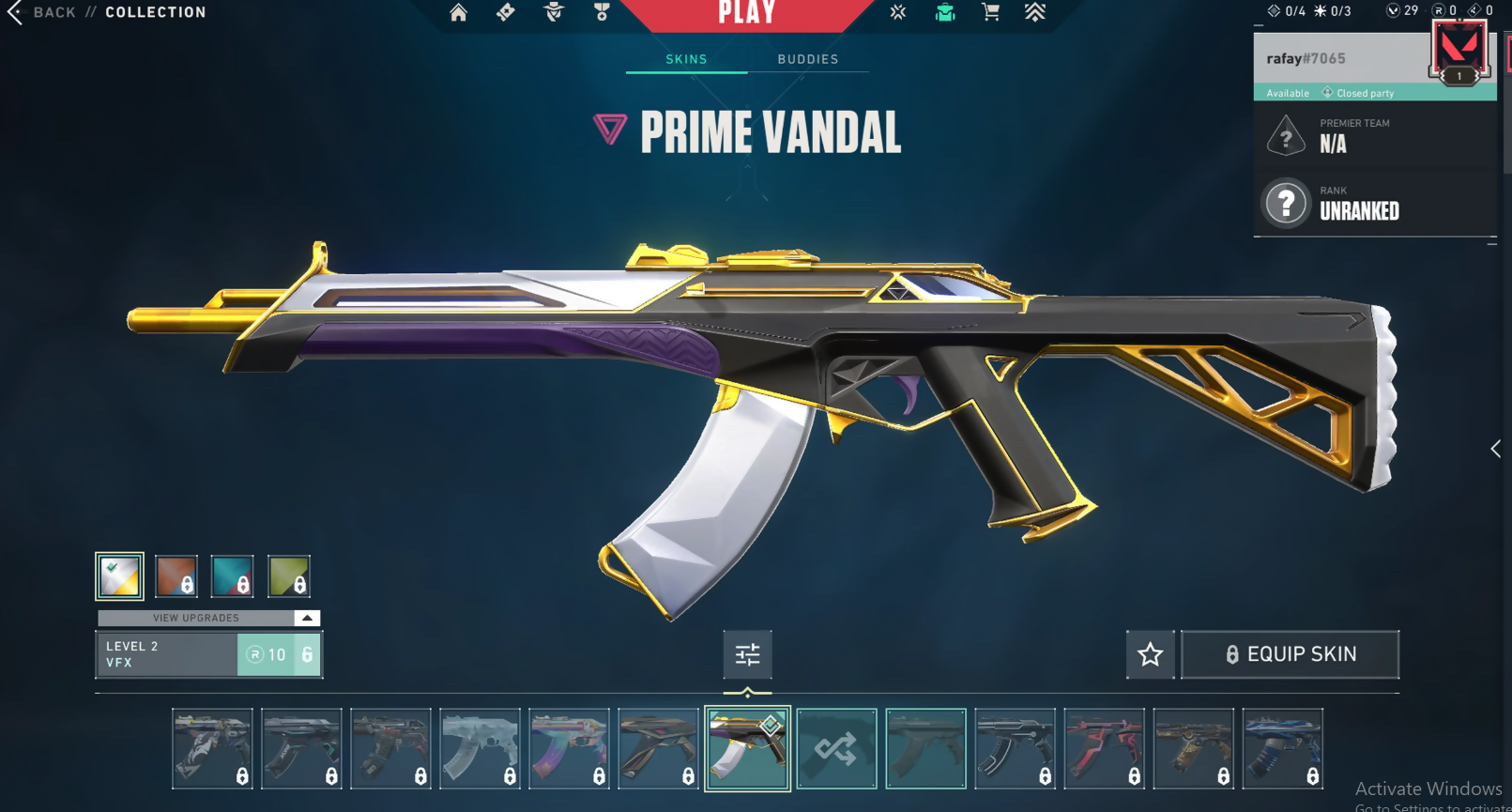The width and height of the screenshot is (1512, 812).
Task: Choose the locked orange variant swatch
Action: point(176,575)
